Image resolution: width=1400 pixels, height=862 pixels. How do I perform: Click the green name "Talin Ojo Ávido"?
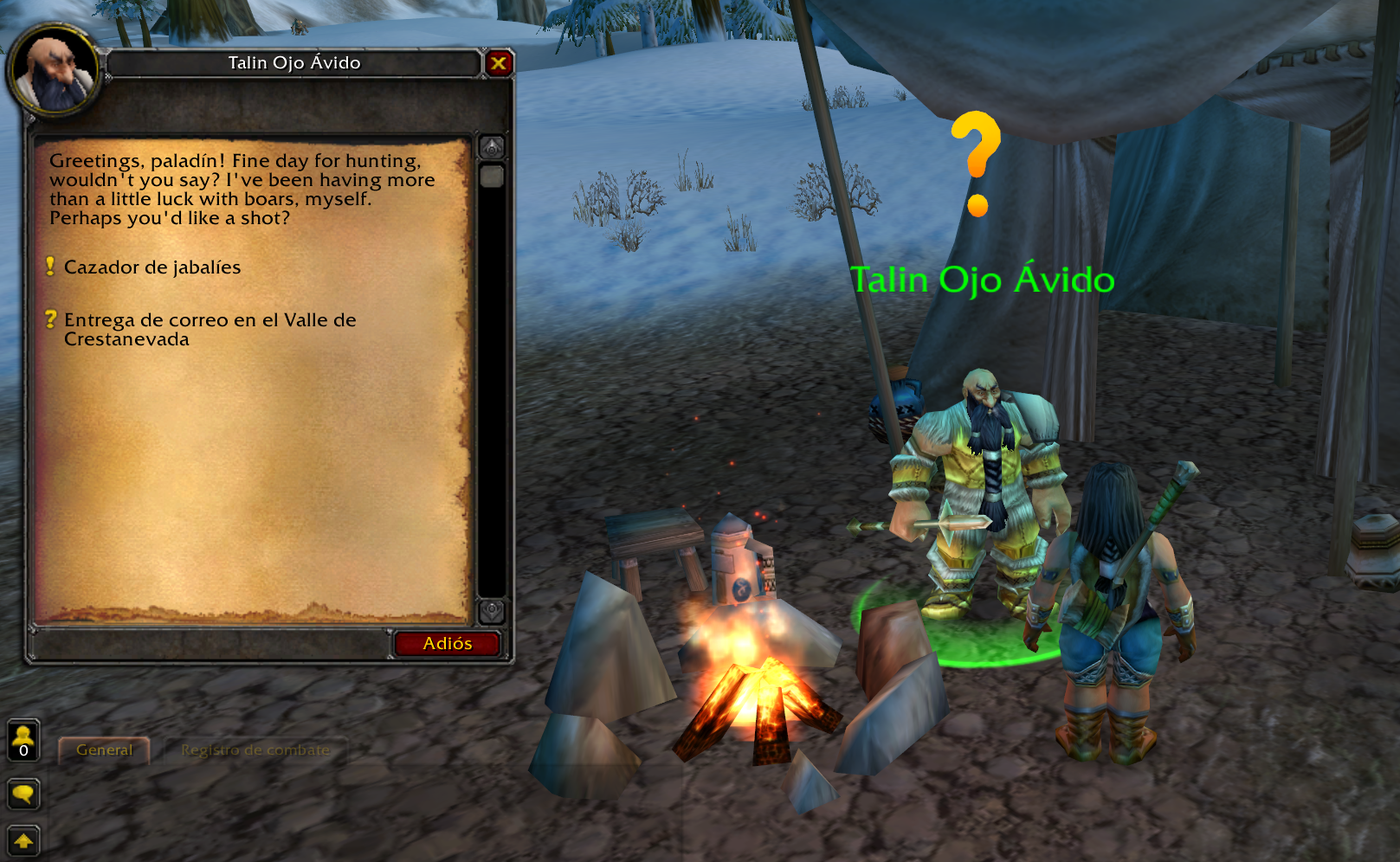(983, 280)
